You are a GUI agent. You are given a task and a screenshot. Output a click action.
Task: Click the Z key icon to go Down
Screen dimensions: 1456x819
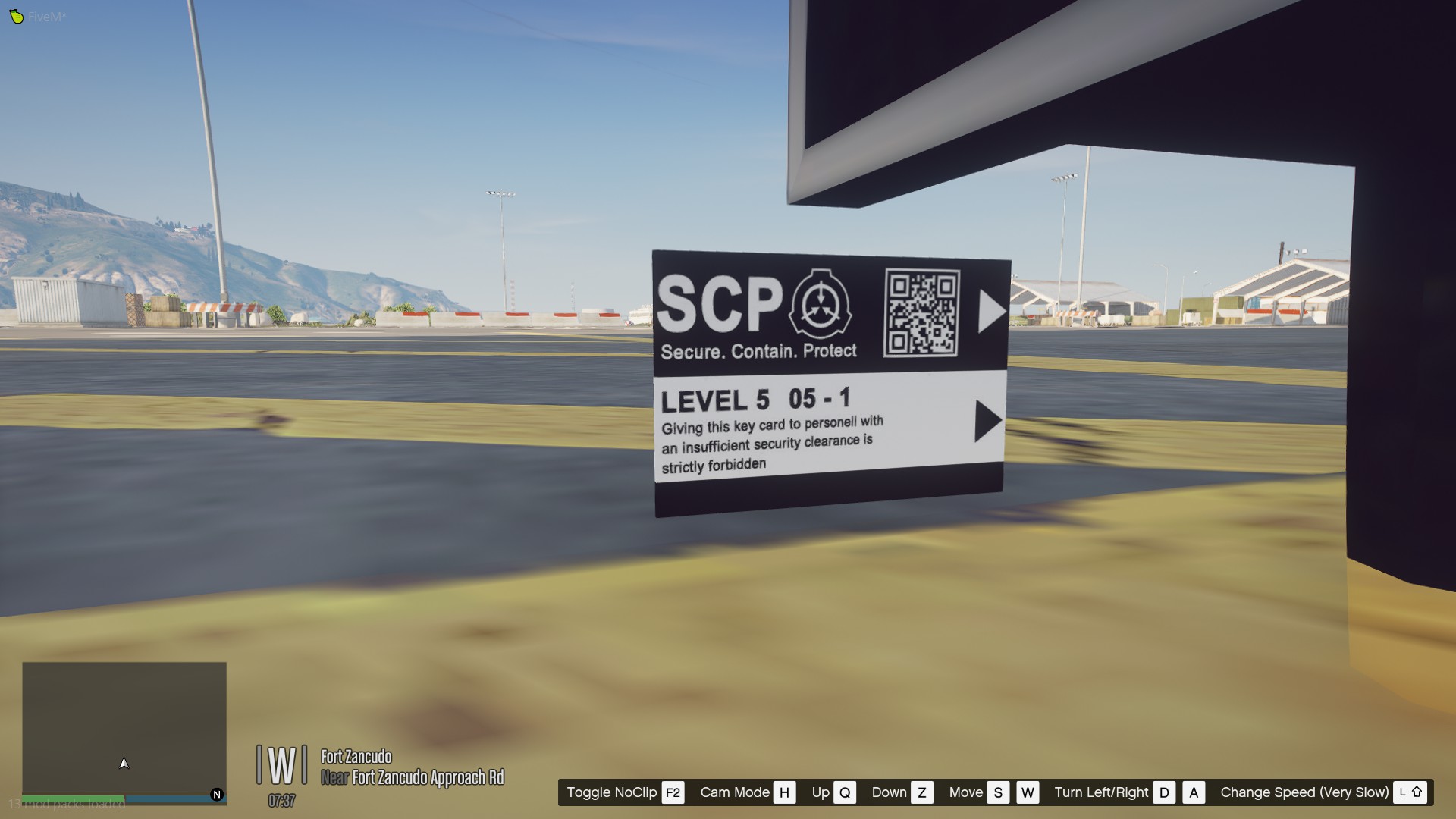pos(922,792)
